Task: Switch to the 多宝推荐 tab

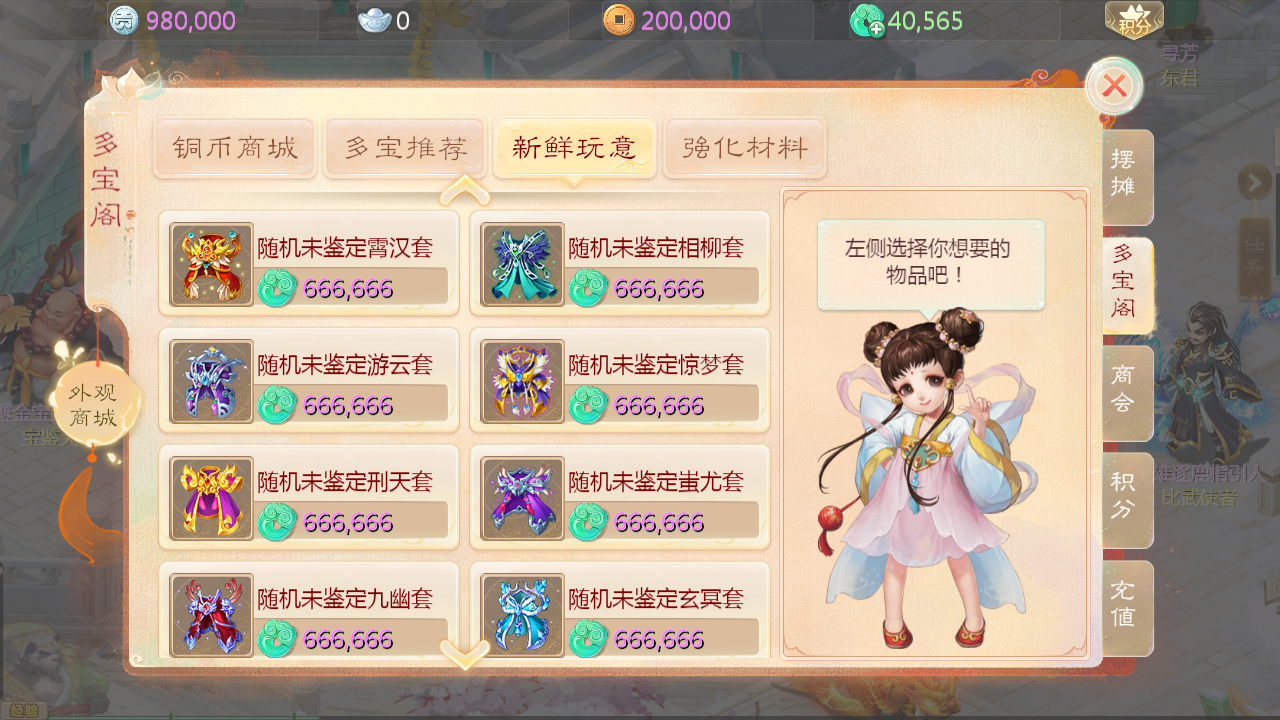Action: coord(405,147)
